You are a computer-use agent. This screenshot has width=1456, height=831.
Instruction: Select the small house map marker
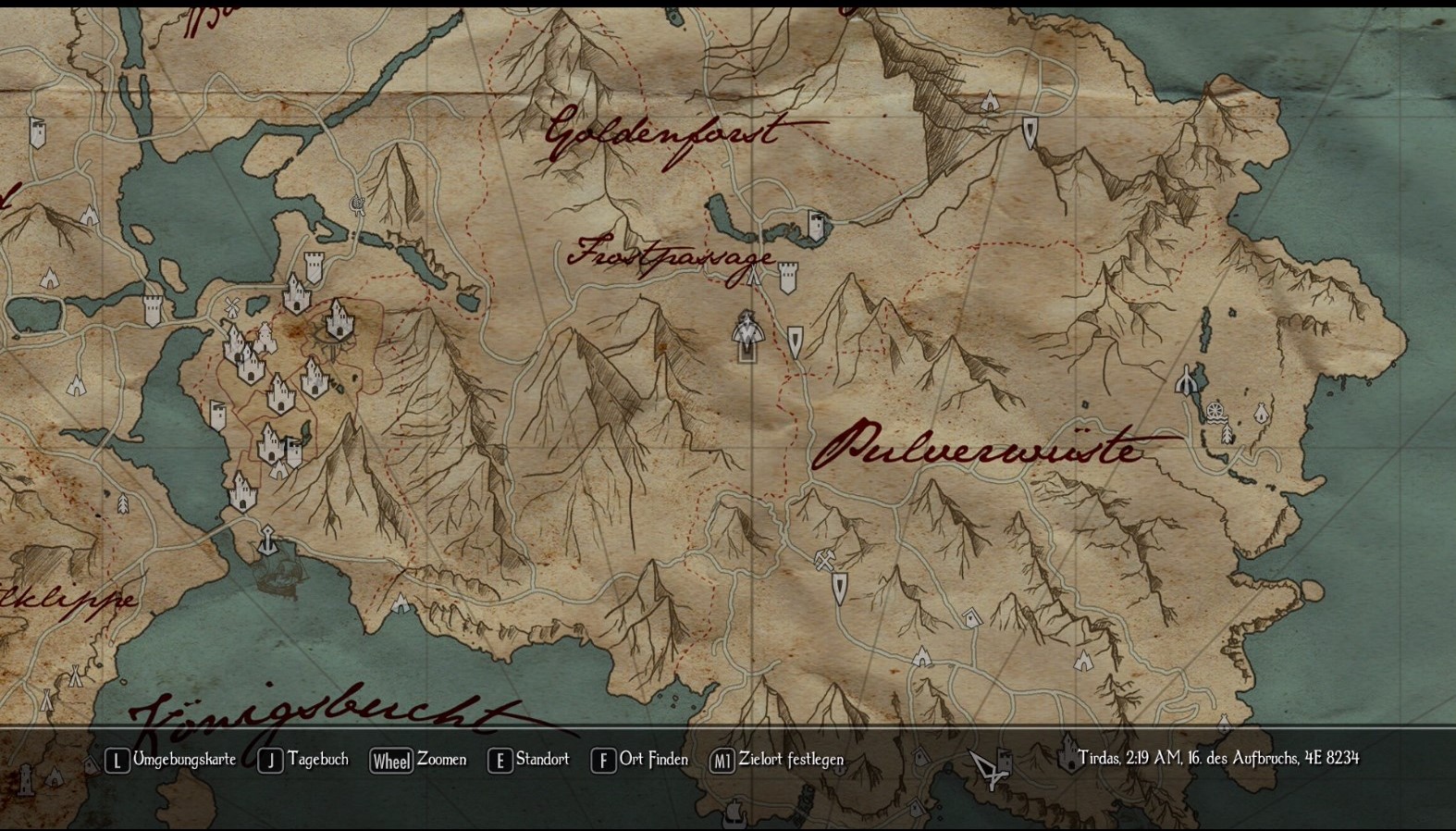[970, 617]
